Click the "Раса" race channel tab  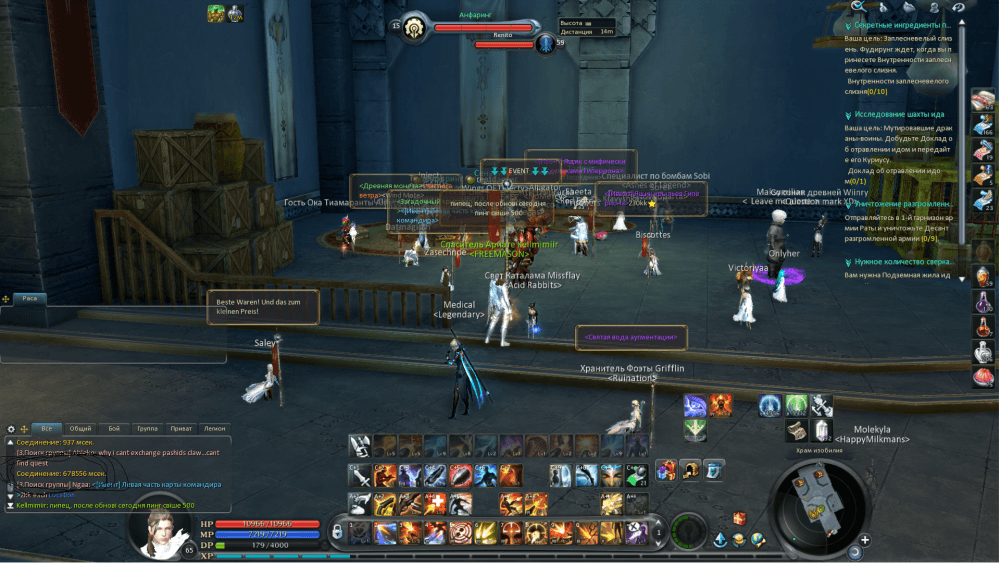pos(30,298)
